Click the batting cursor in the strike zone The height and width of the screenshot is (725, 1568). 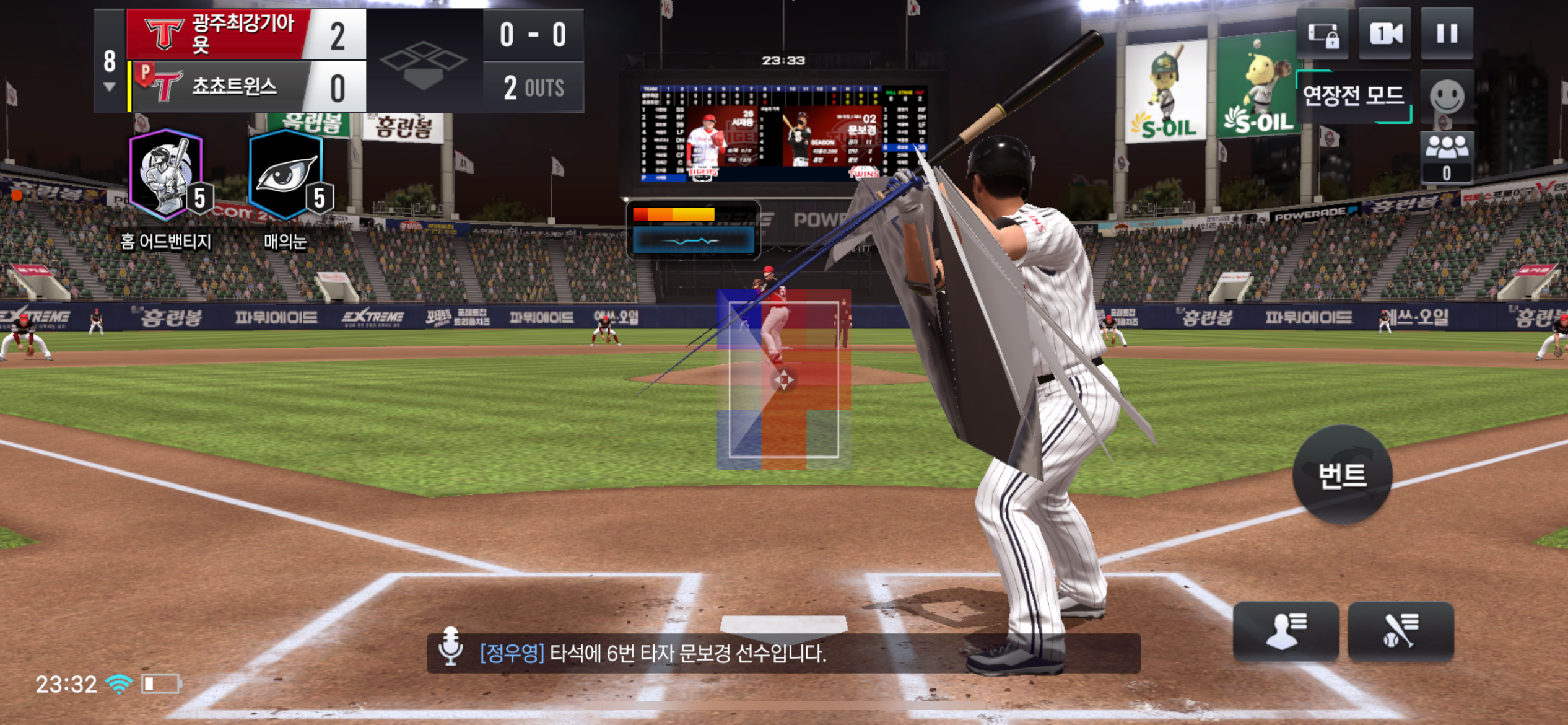[x=783, y=380]
